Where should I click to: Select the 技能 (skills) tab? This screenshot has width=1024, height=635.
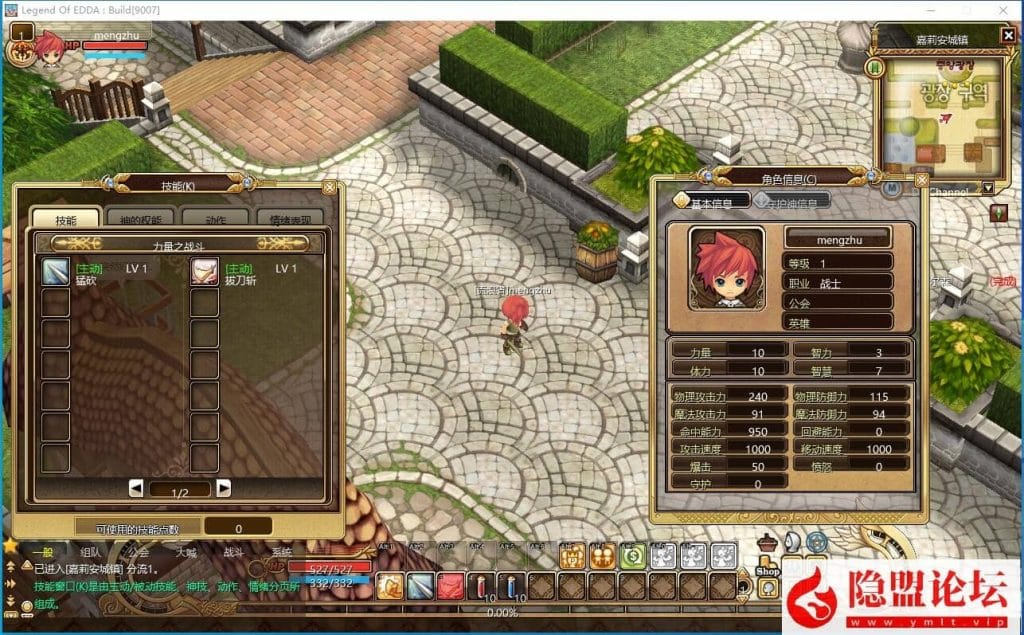[x=66, y=220]
